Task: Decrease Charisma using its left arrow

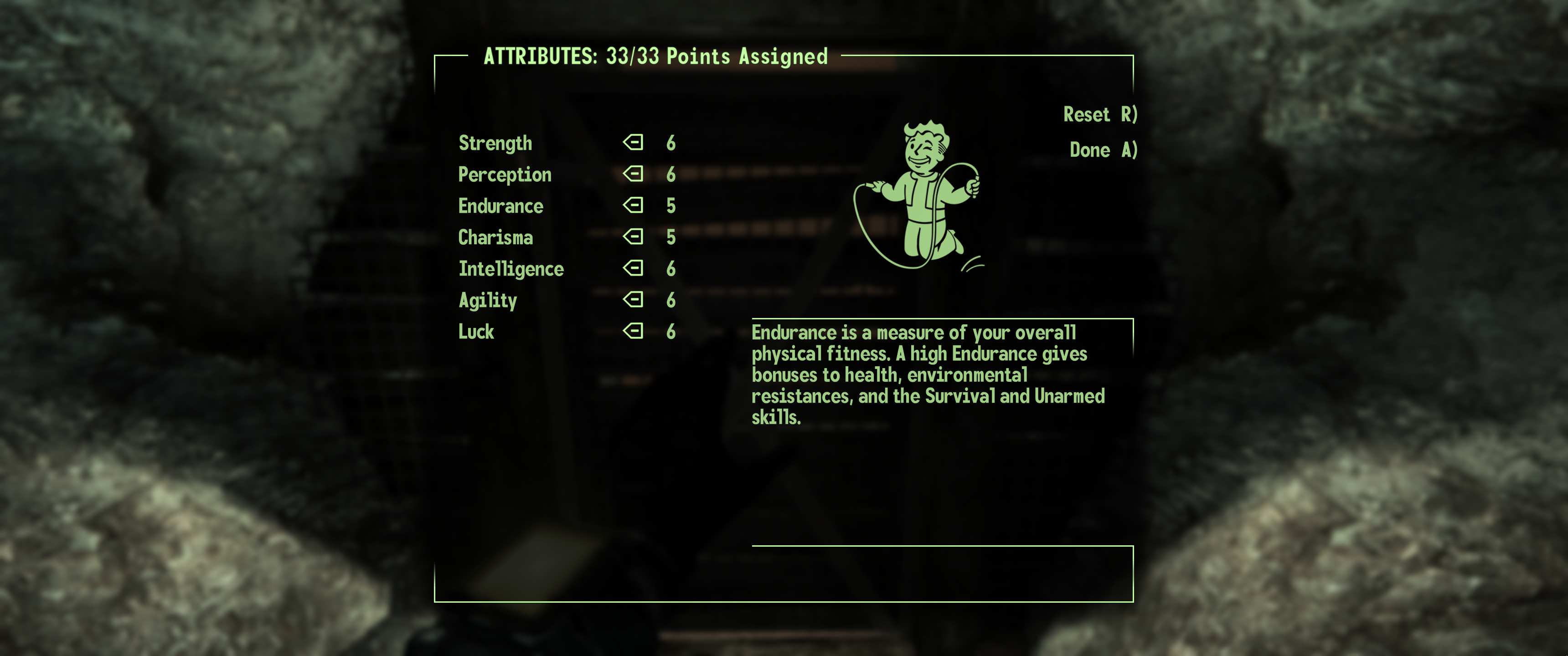Action: (x=633, y=237)
